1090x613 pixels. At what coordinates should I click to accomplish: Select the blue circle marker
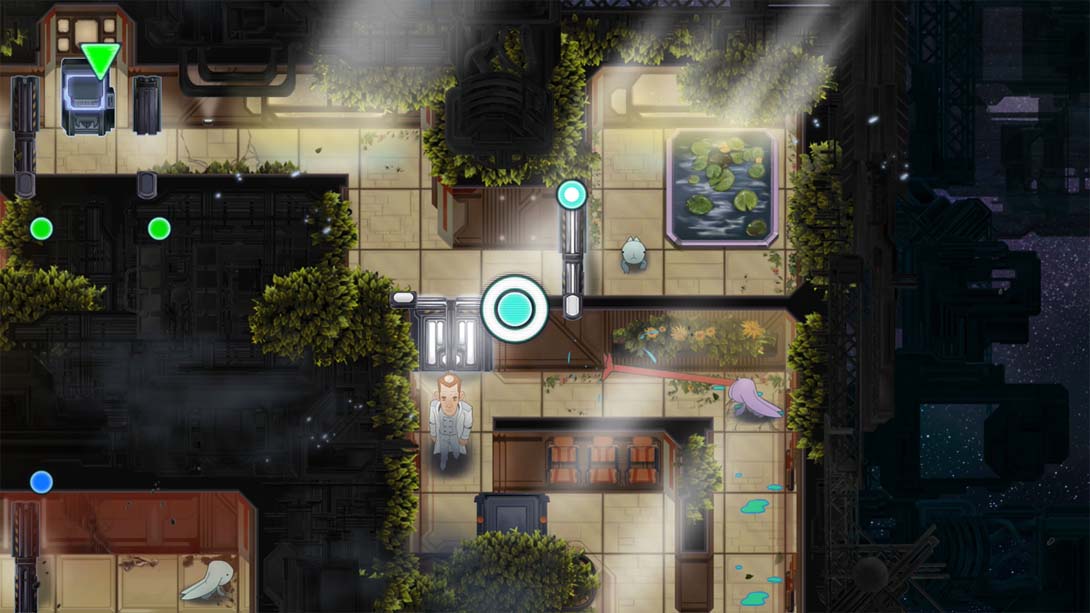[x=41, y=482]
